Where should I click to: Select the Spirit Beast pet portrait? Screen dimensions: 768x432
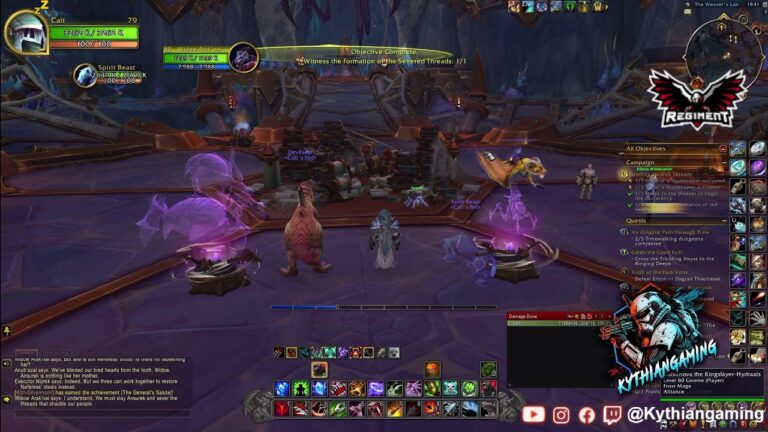(86, 75)
